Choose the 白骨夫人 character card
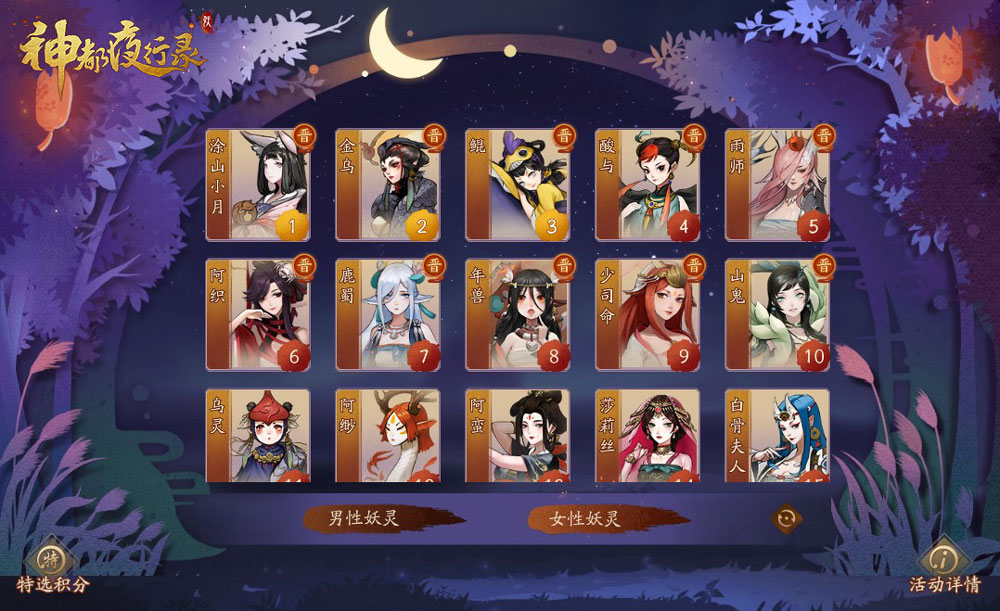 pos(778,436)
